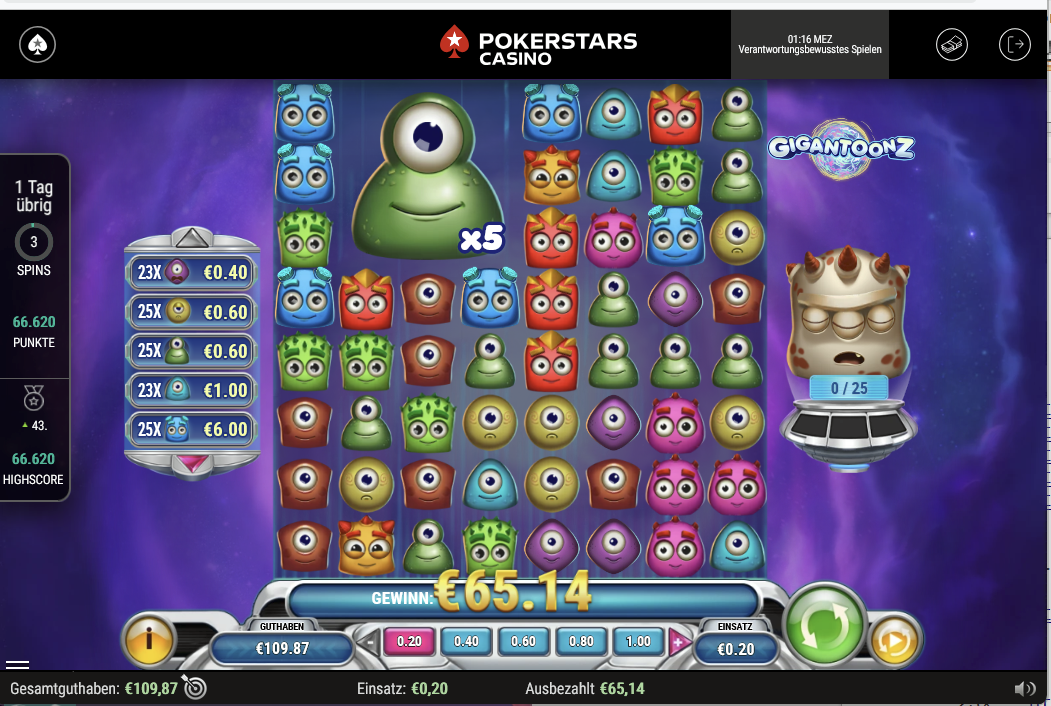This screenshot has height=706, width=1051.
Task: Open the cashier money icon
Action: [x=951, y=45]
